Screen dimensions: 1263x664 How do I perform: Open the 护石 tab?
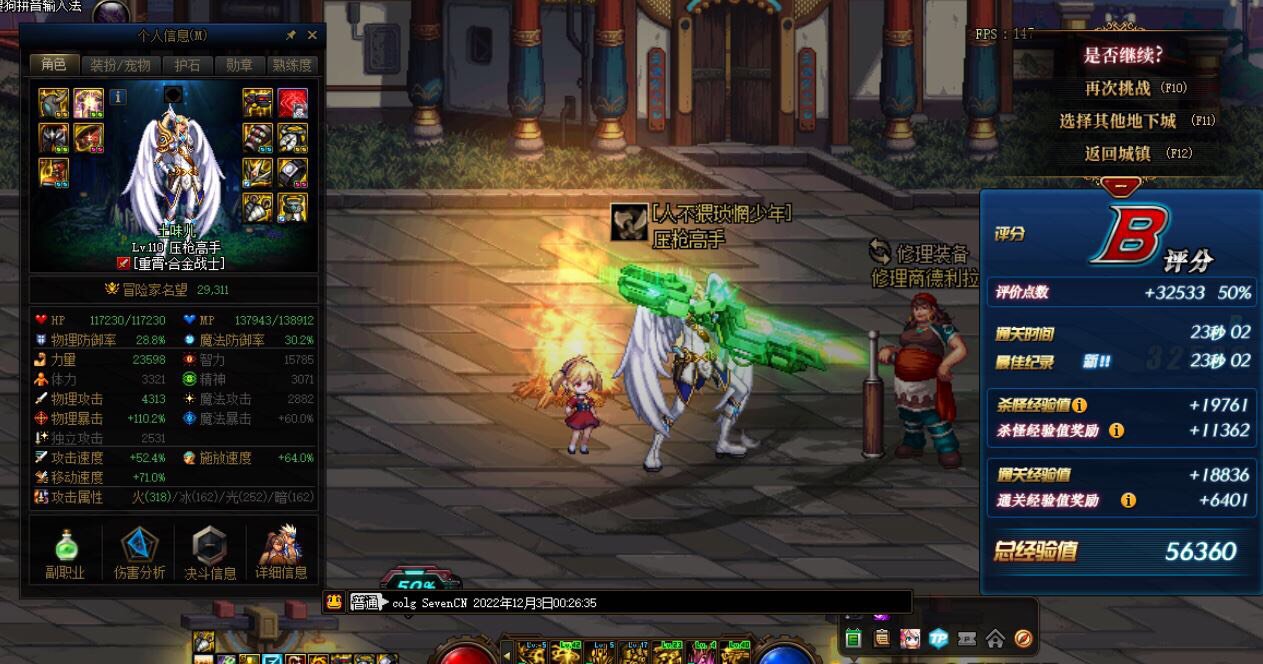pyautogui.click(x=187, y=65)
